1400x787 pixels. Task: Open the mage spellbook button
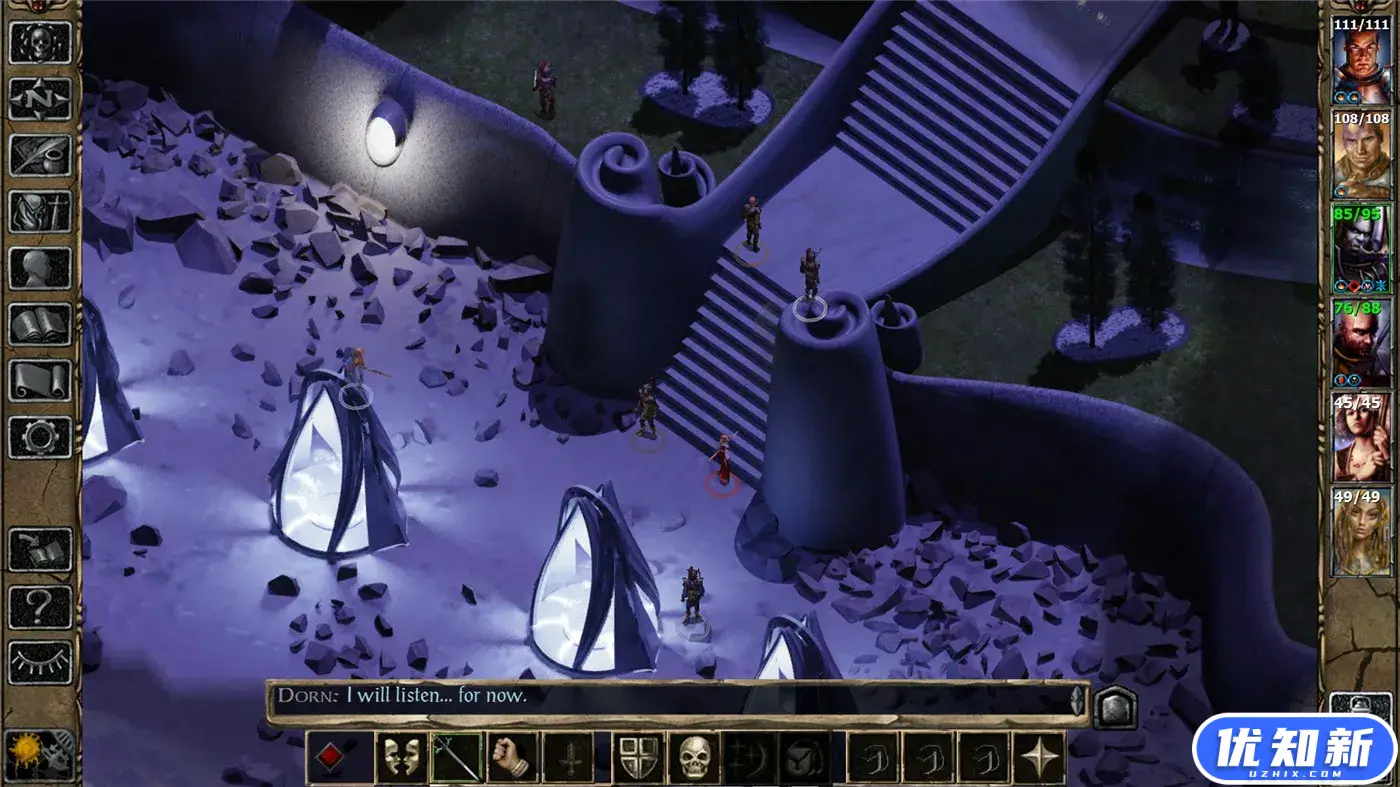(x=40, y=324)
